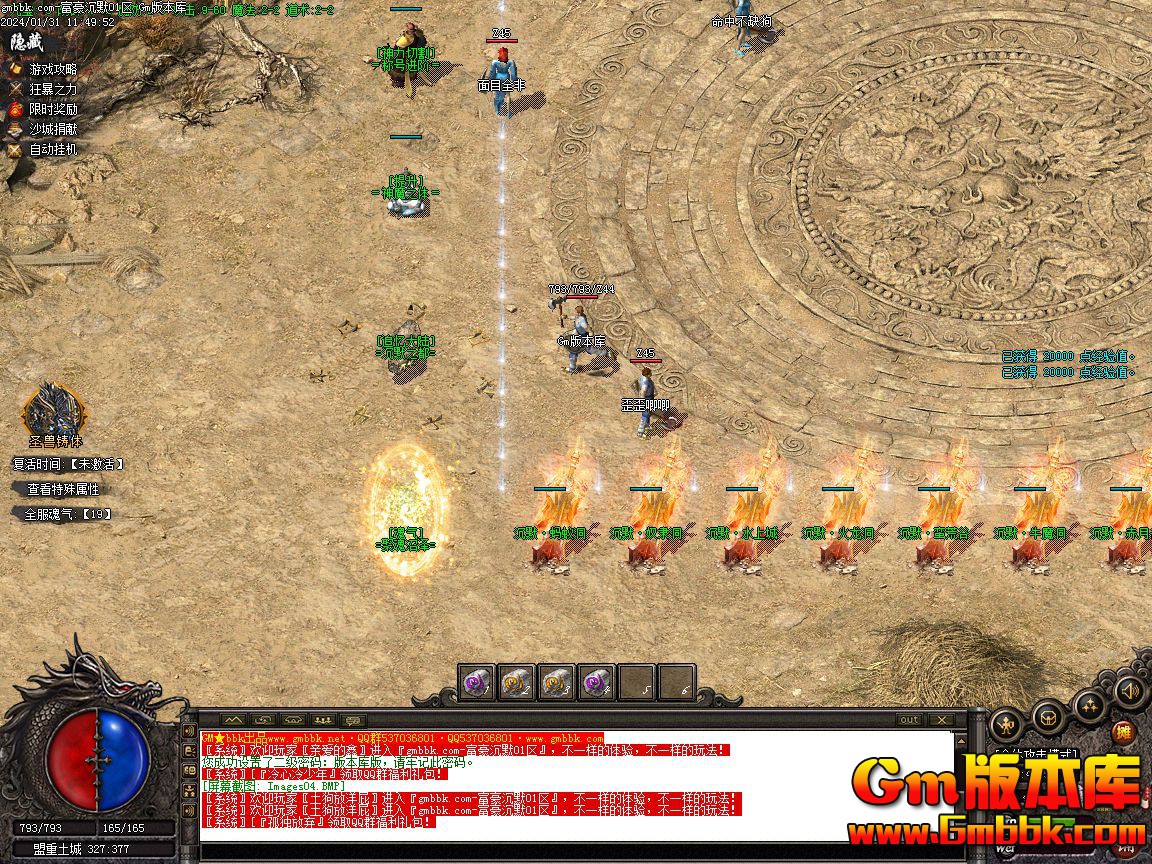Activate 狂暴之力 berserk power entry
Image resolution: width=1152 pixels, height=864 pixels.
click(52, 89)
